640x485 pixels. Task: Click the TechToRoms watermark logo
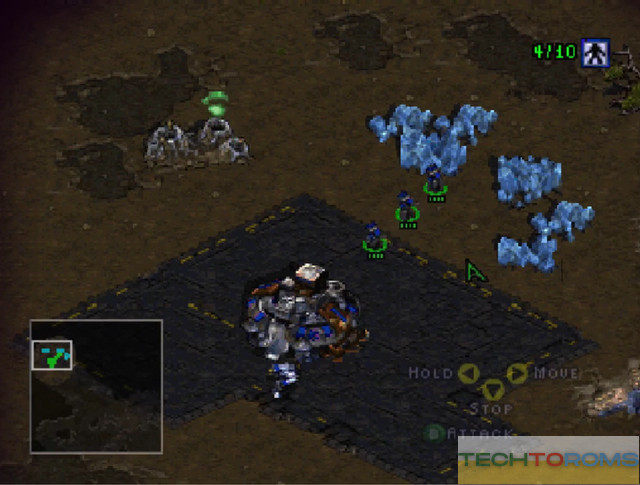coord(546,461)
